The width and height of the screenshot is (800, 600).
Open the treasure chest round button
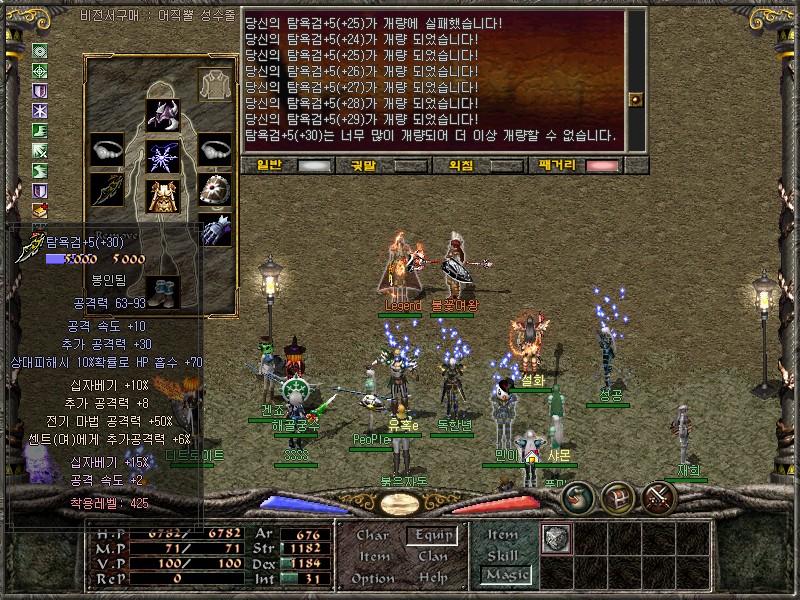point(619,497)
